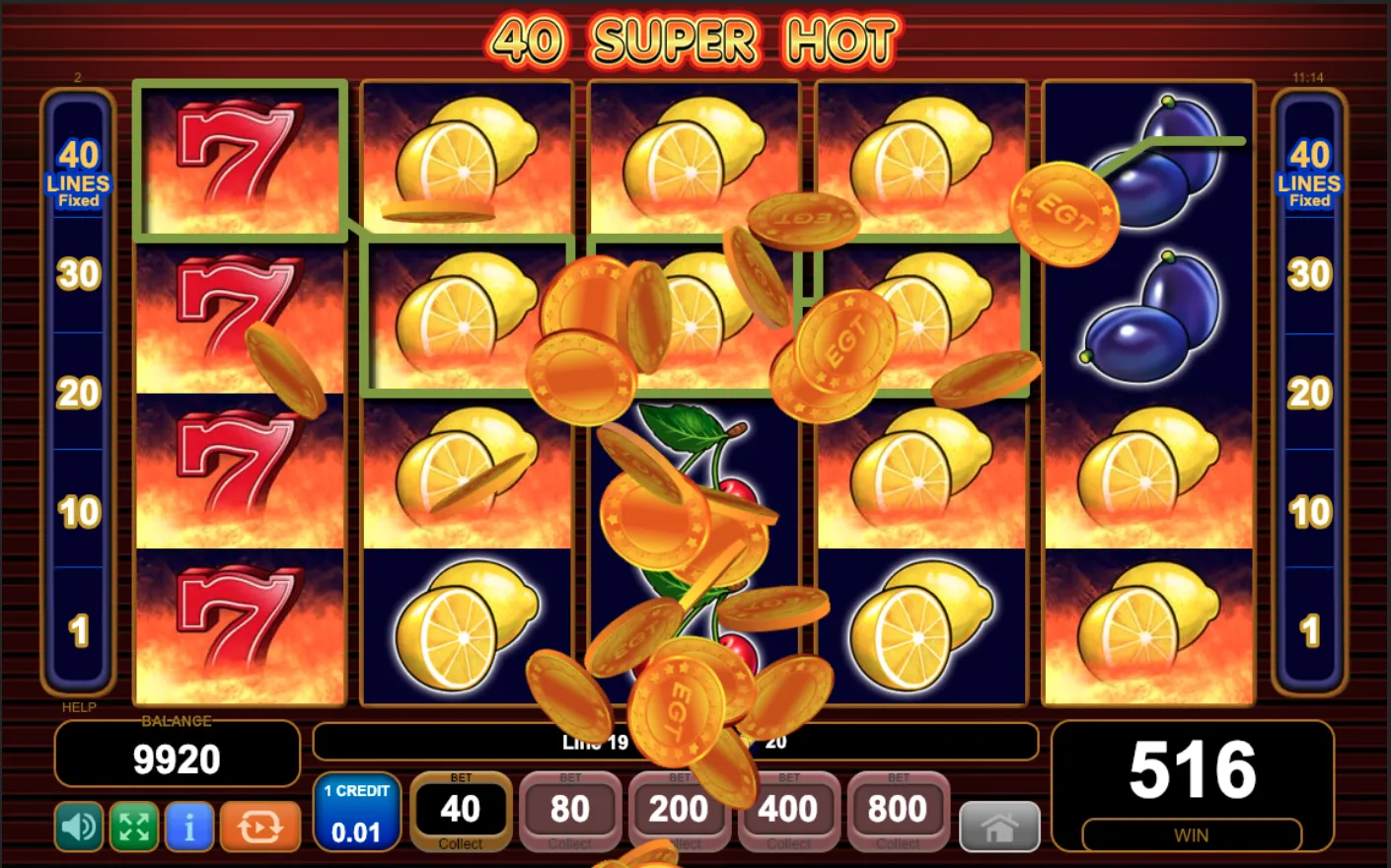Start autoplay spins
This screenshot has width=1391, height=868.
point(261,827)
